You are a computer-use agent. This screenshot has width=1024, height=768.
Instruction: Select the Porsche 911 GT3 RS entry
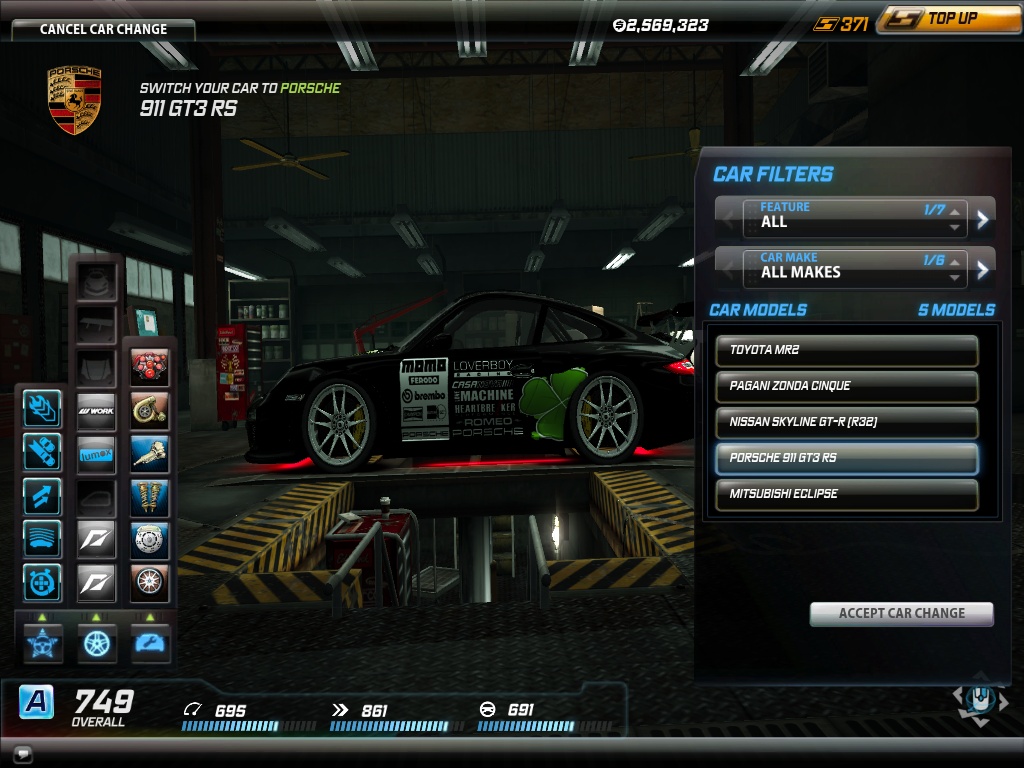tap(847, 458)
